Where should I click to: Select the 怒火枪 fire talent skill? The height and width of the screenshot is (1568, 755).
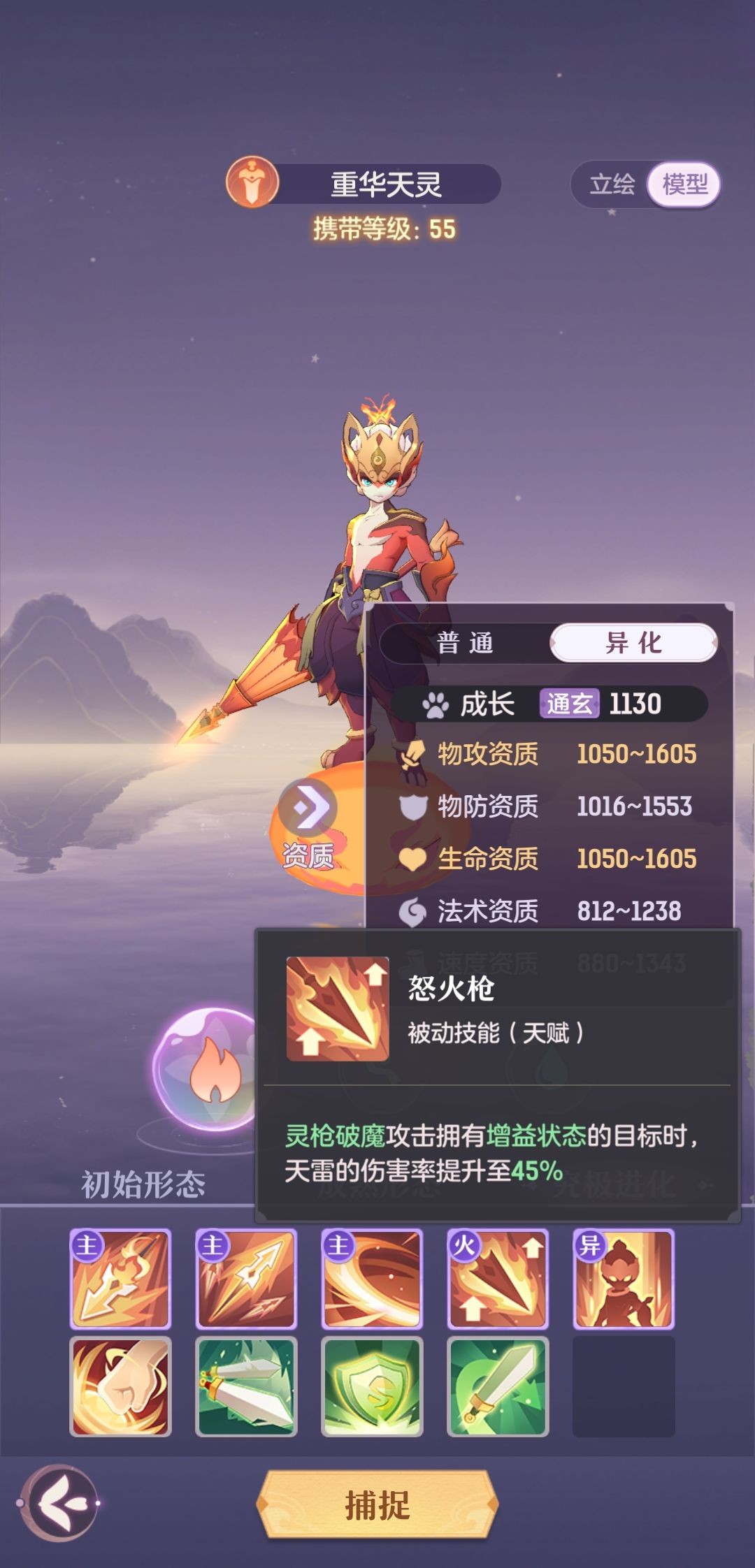point(498,1279)
